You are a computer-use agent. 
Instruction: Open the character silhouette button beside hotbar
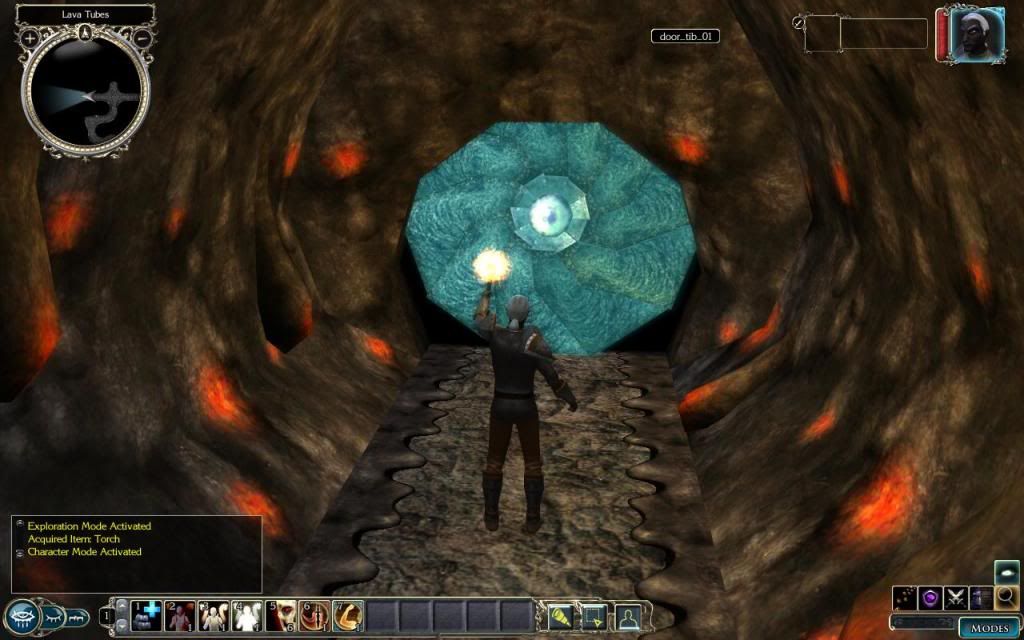(627, 616)
